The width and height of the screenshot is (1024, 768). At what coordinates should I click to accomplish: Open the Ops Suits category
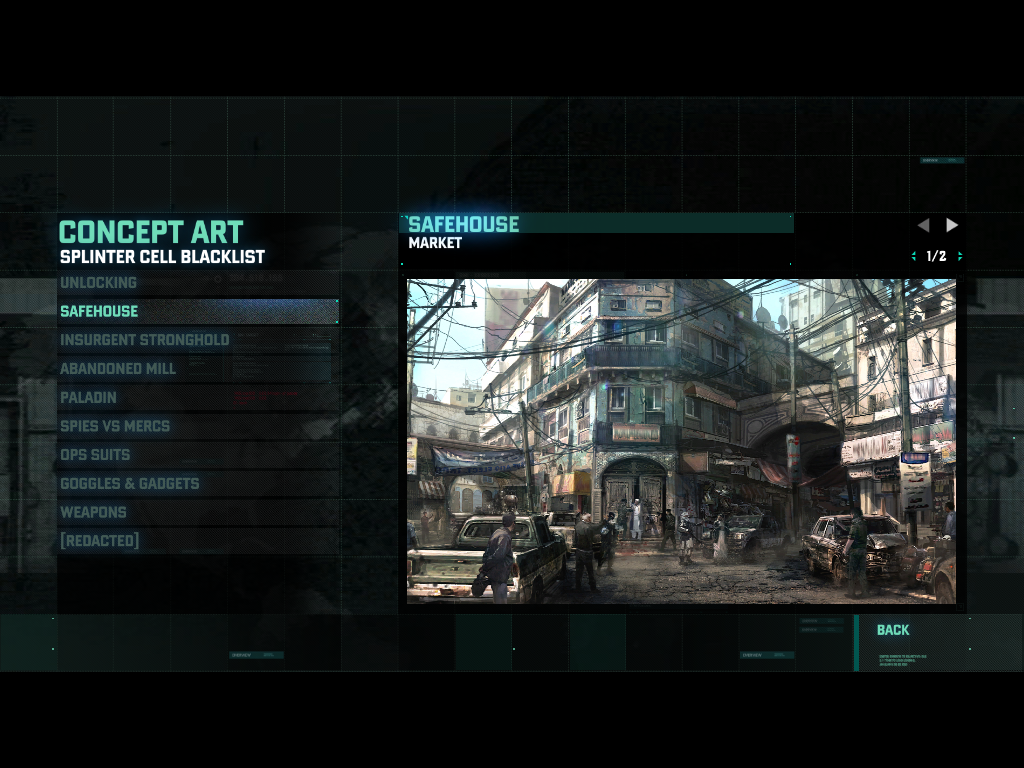95,455
